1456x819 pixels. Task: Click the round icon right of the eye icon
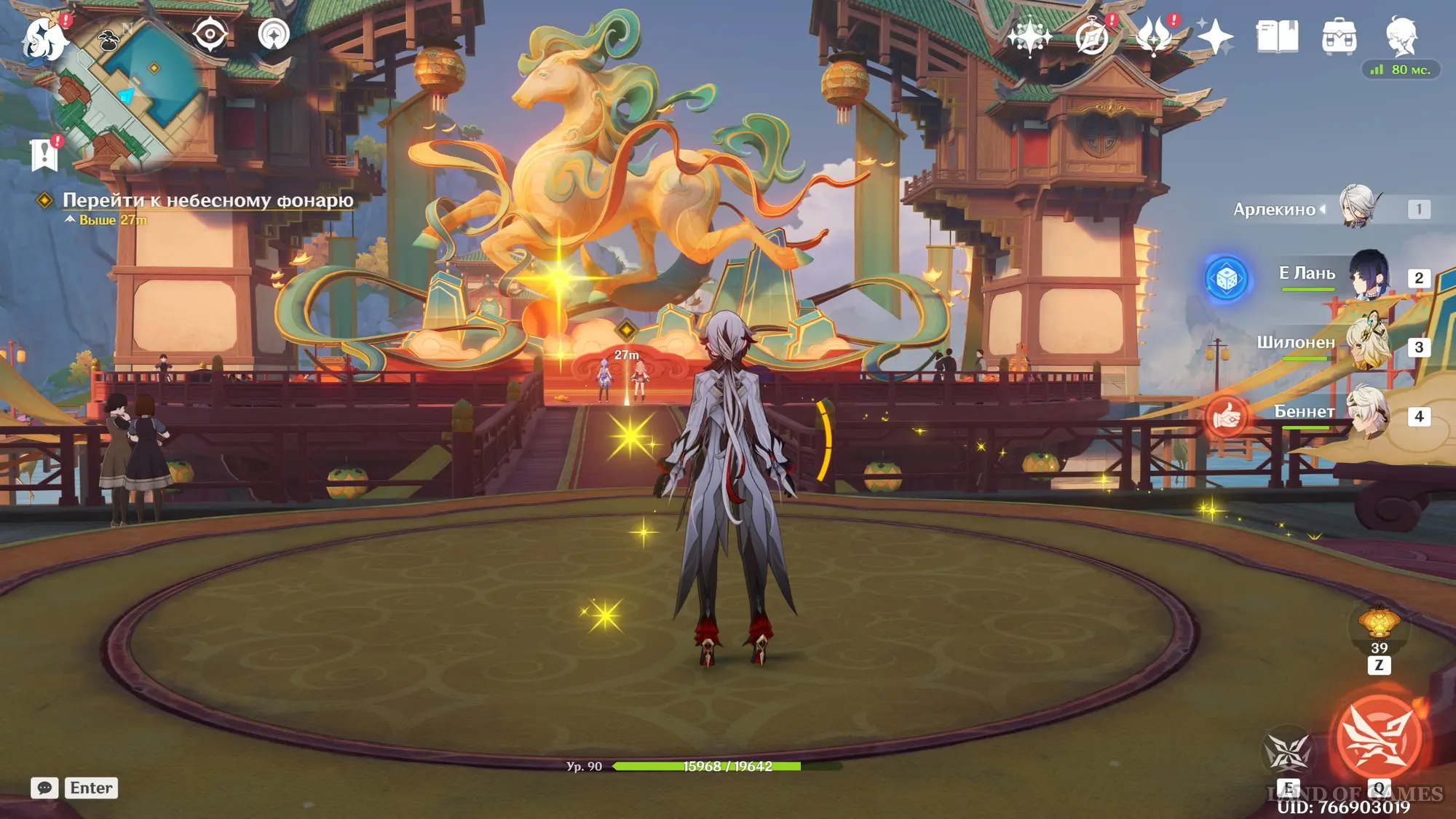click(x=274, y=34)
